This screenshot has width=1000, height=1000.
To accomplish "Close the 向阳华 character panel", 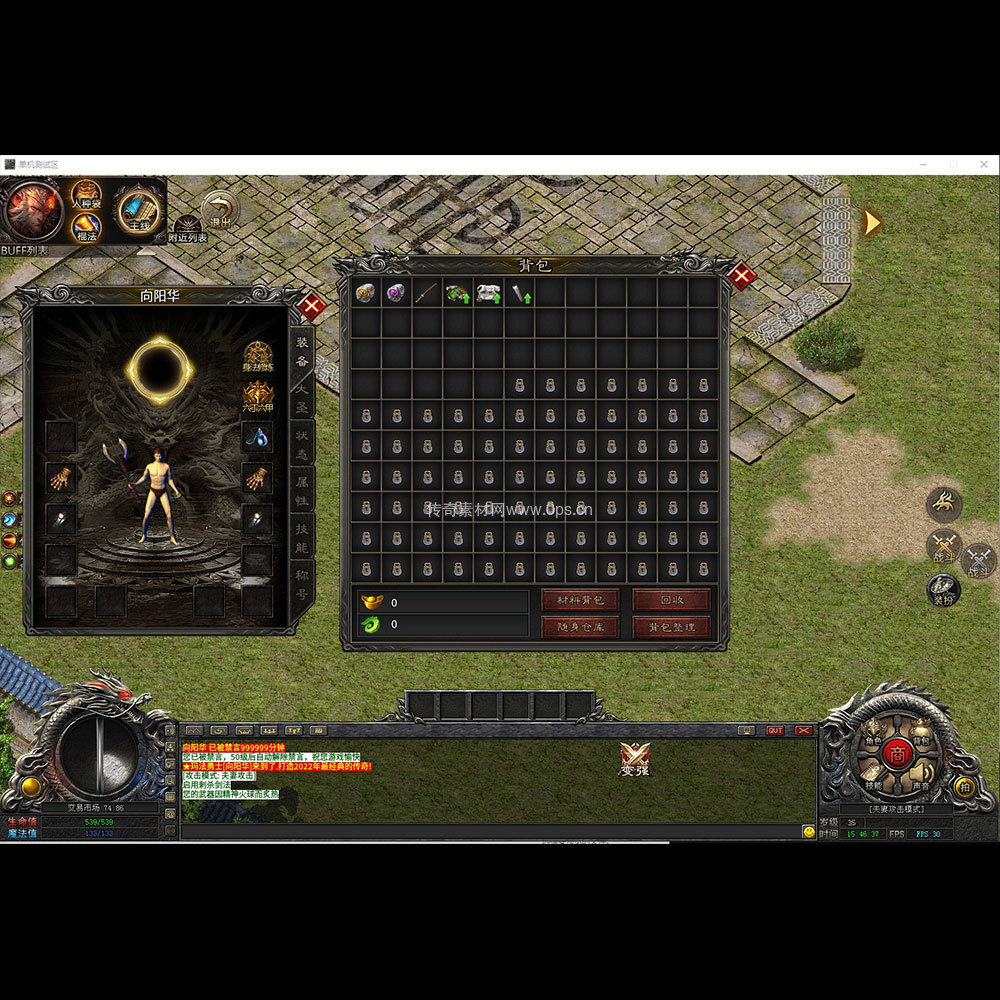I will point(311,307).
